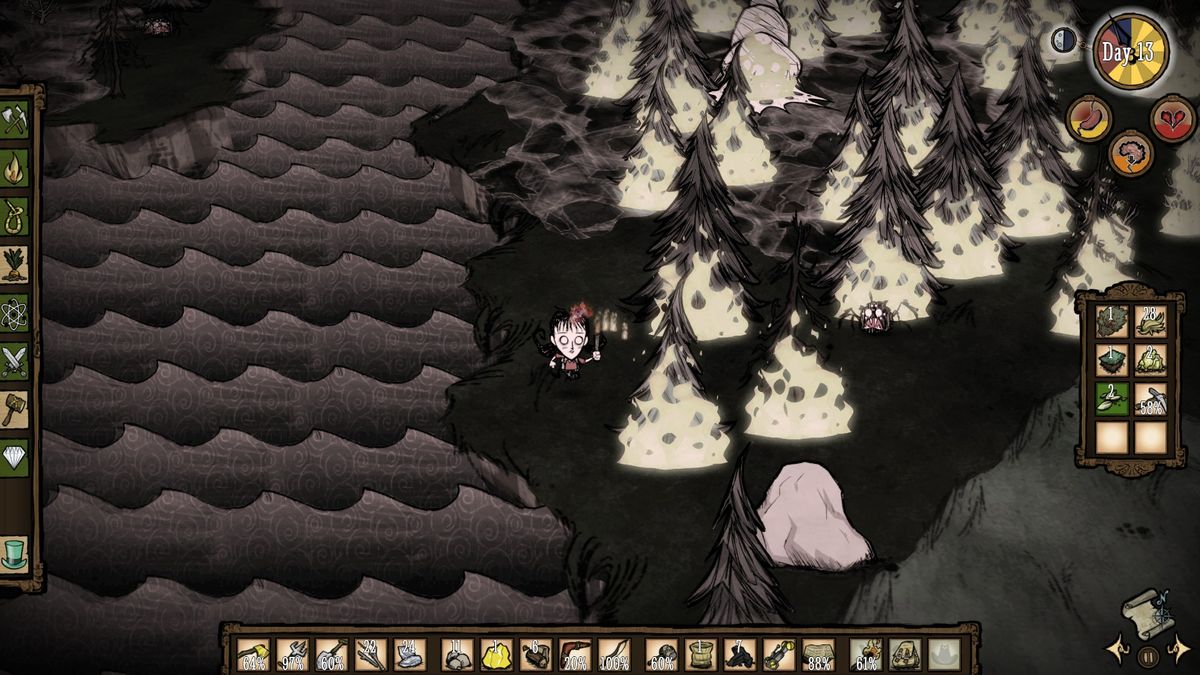Open the Science atom tab
This screenshot has height=675, width=1200.
pos(14,311)
